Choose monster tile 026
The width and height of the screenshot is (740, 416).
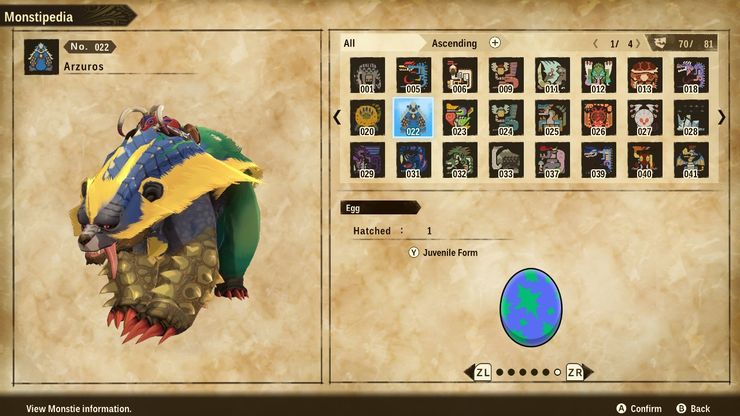[598, 117]
